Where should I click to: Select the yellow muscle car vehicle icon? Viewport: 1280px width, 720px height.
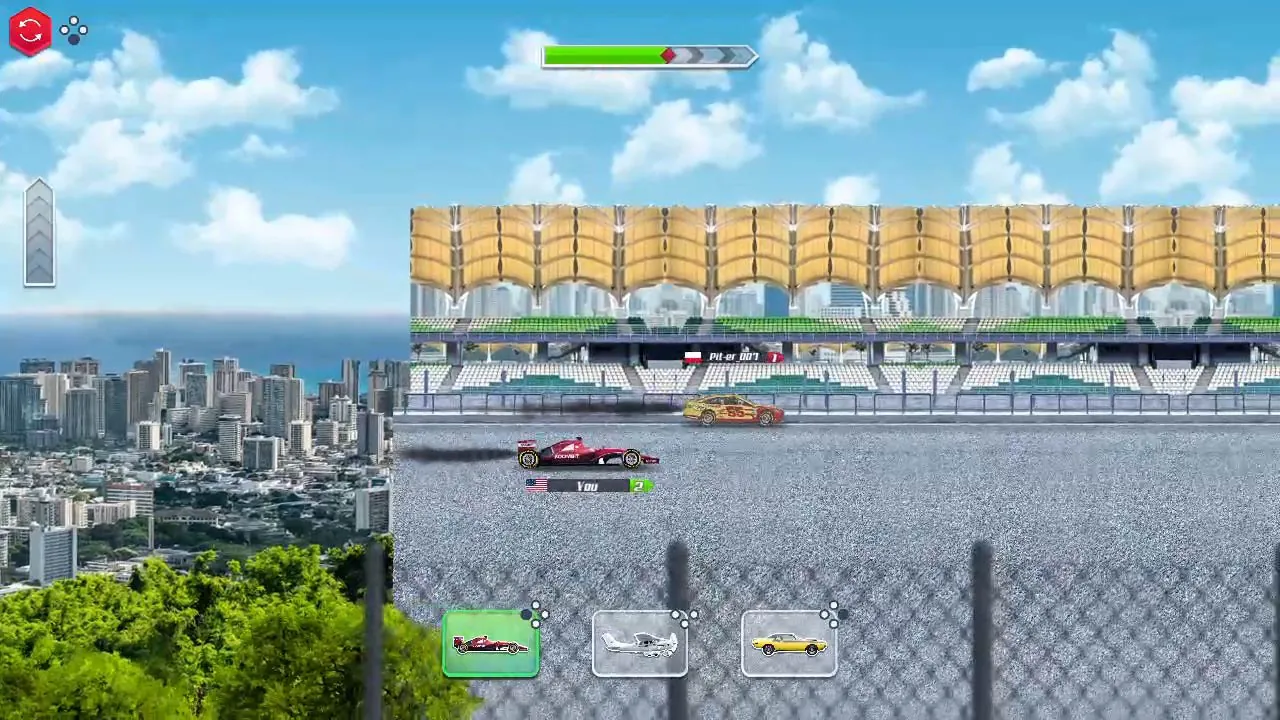pos(790,643)
